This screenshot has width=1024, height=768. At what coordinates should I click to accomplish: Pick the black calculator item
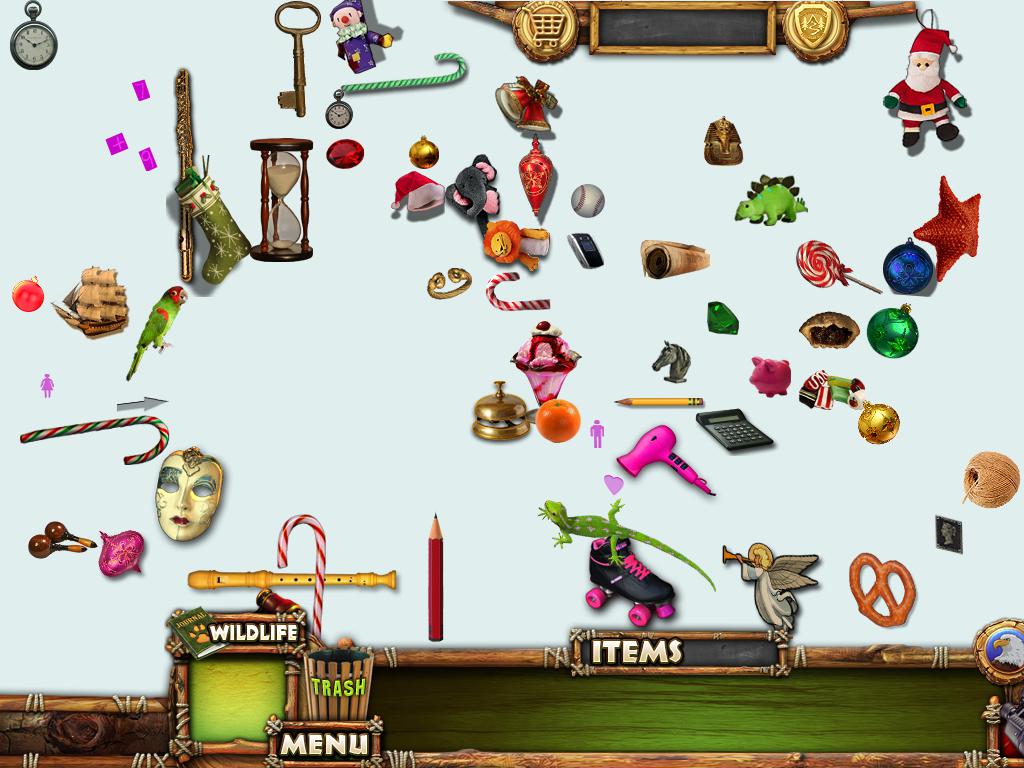click(735, 429)
